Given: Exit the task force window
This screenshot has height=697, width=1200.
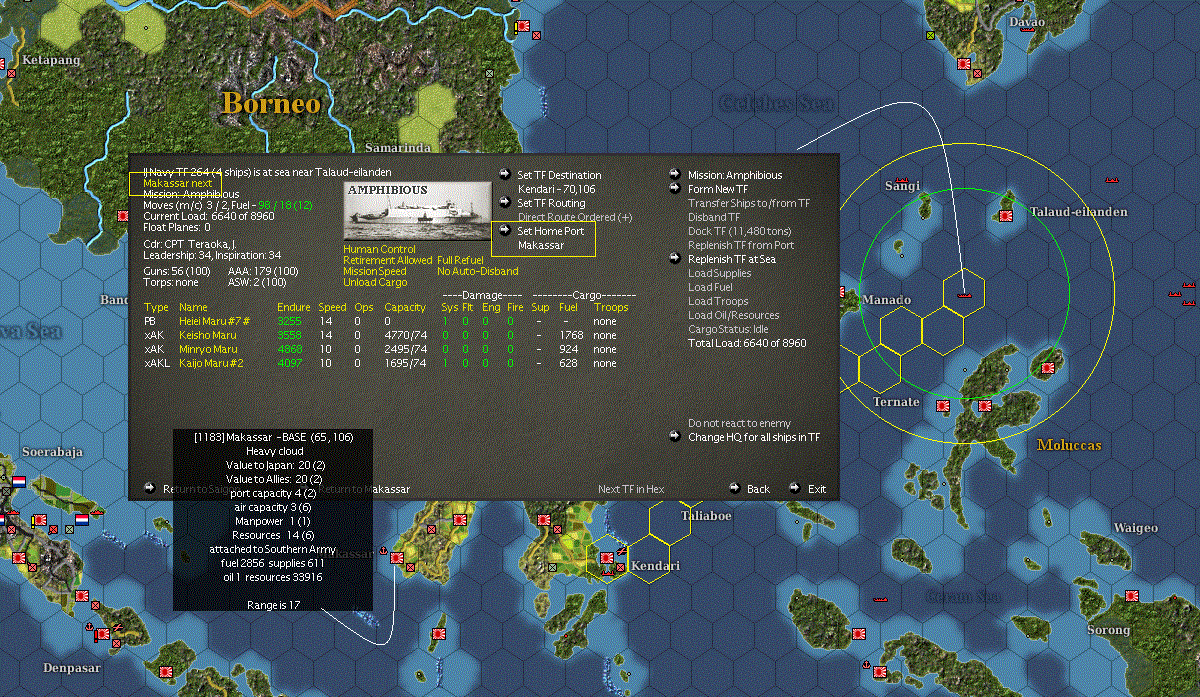Looking at the screenshot, I should (817, 489).
